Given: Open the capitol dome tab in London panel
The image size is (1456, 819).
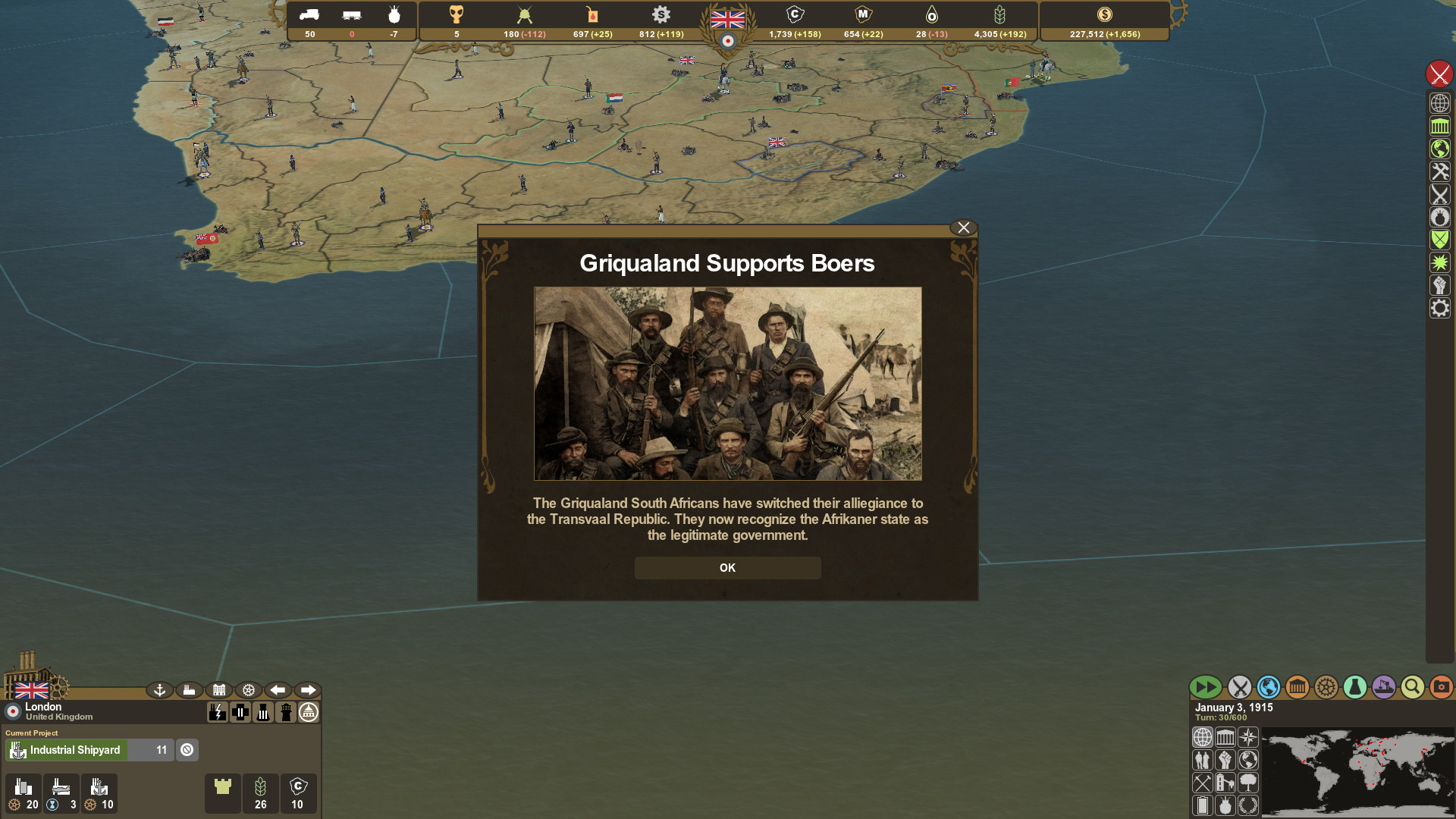Looking at the screenshot, I should (309, 712).
